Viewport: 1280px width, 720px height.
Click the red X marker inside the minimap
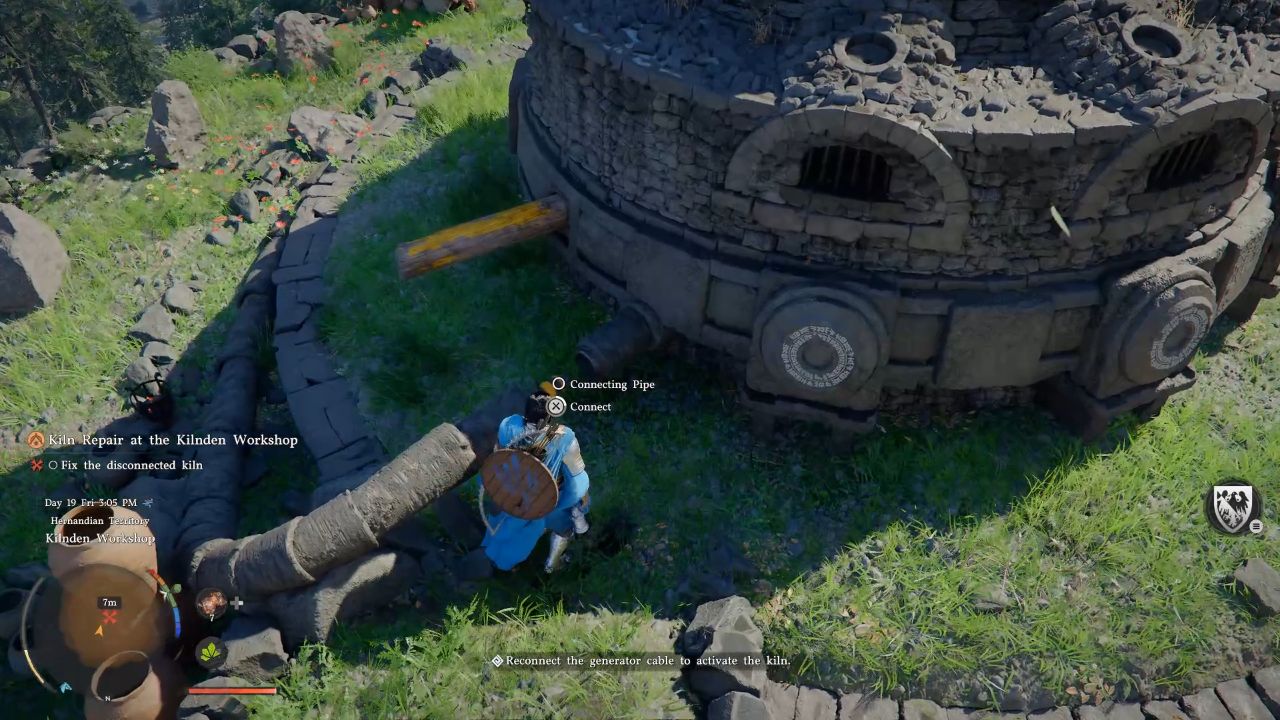click(x=109, y=616)
